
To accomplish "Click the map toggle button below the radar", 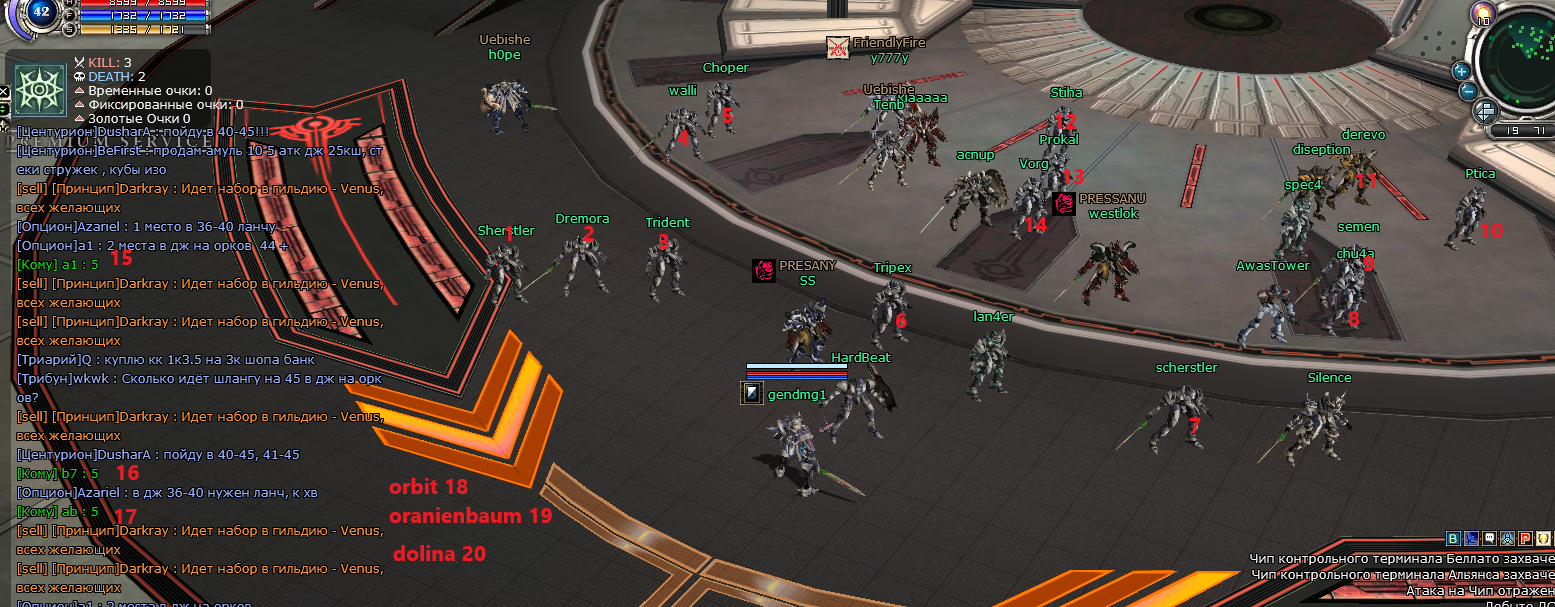I will click(x=1484, y=110).
